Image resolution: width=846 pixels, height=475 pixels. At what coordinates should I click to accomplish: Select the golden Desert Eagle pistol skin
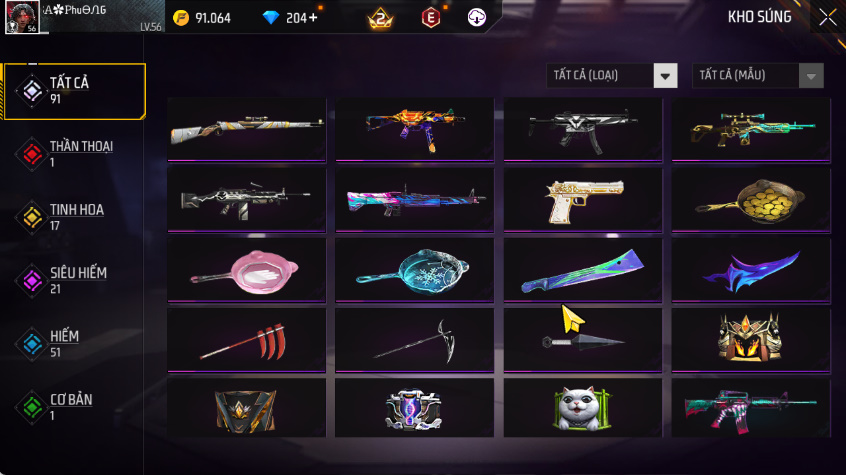pyautogui.click(x=581, y=199)
